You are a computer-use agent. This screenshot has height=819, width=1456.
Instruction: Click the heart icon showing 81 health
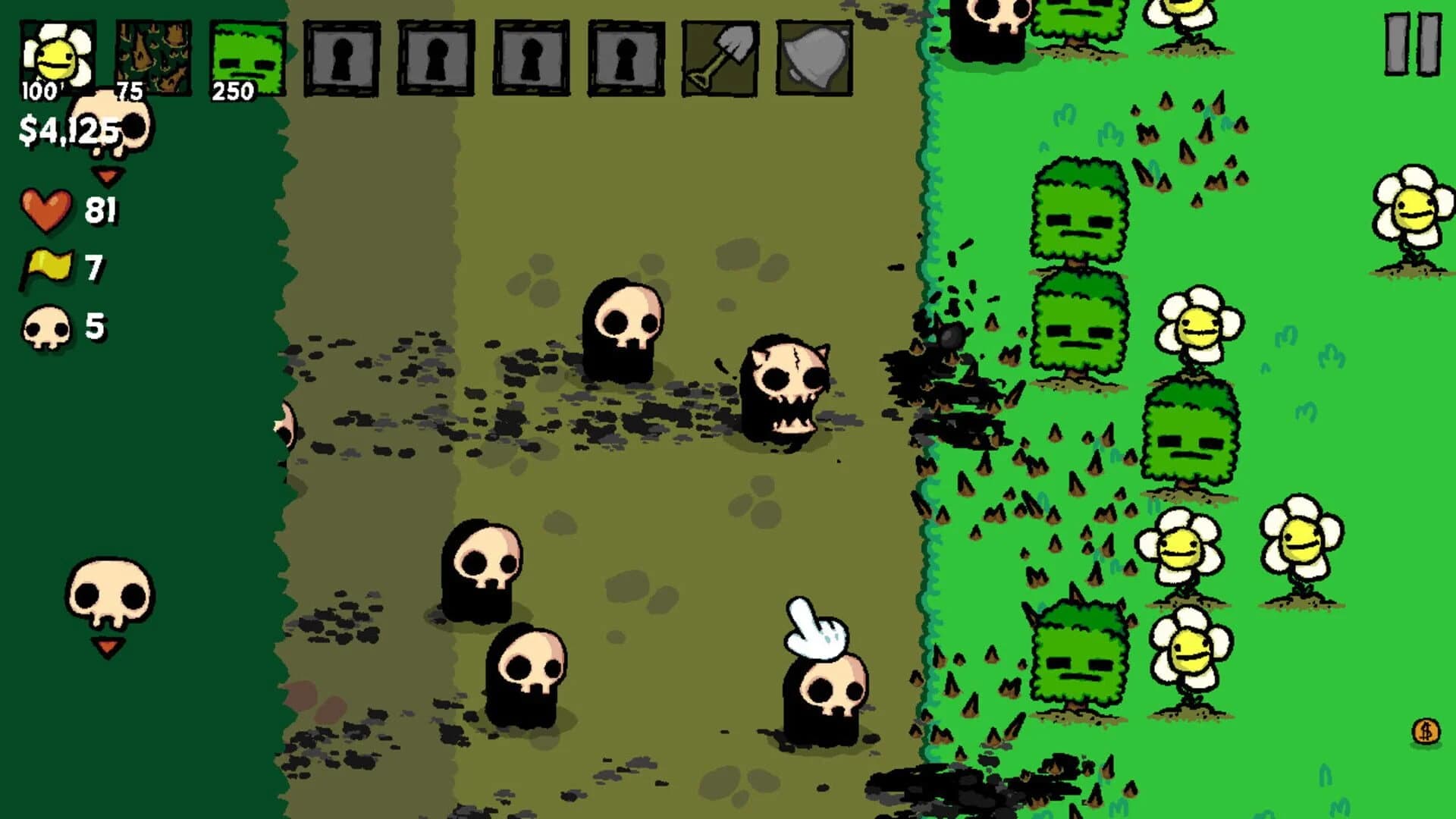tap(45, 210)
